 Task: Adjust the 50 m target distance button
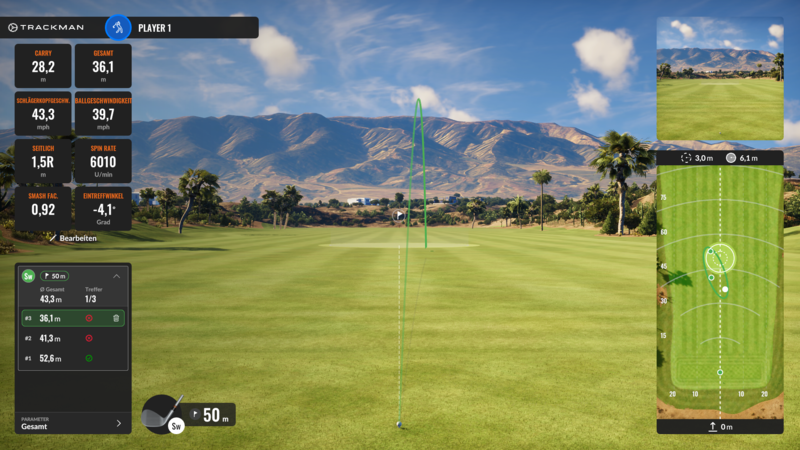click(211, 415)
